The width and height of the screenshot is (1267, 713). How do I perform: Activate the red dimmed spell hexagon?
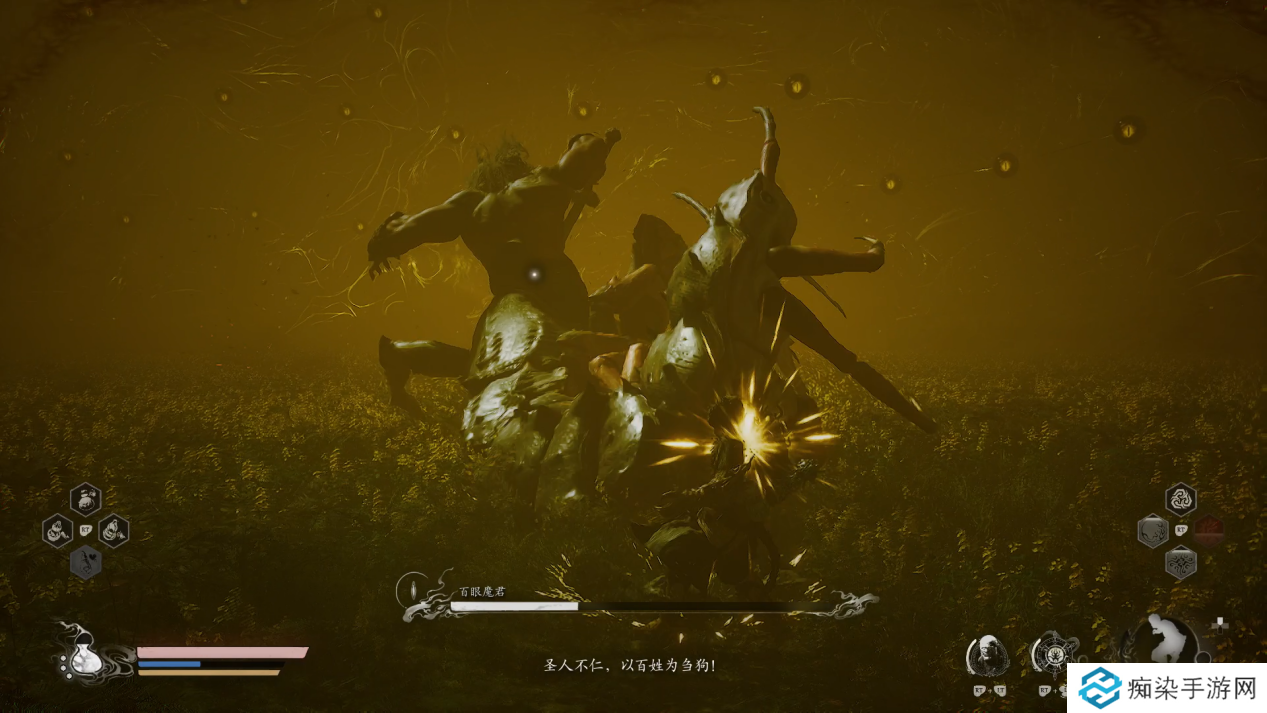1209,530
